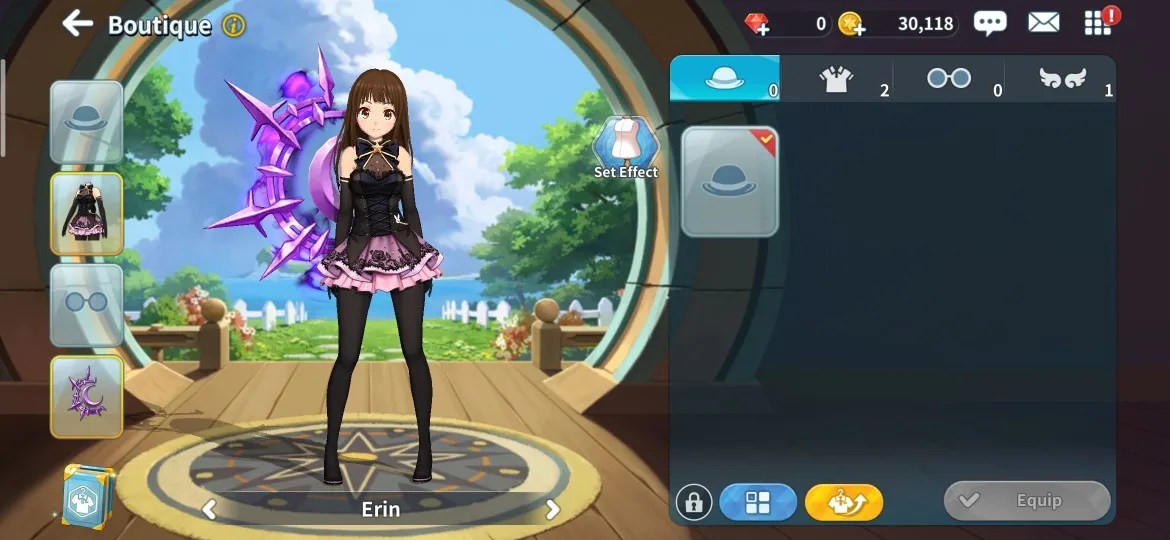Screen dimensions: 1170x540
Task: Switch to the glasses category tab
Action: (948, 79)
